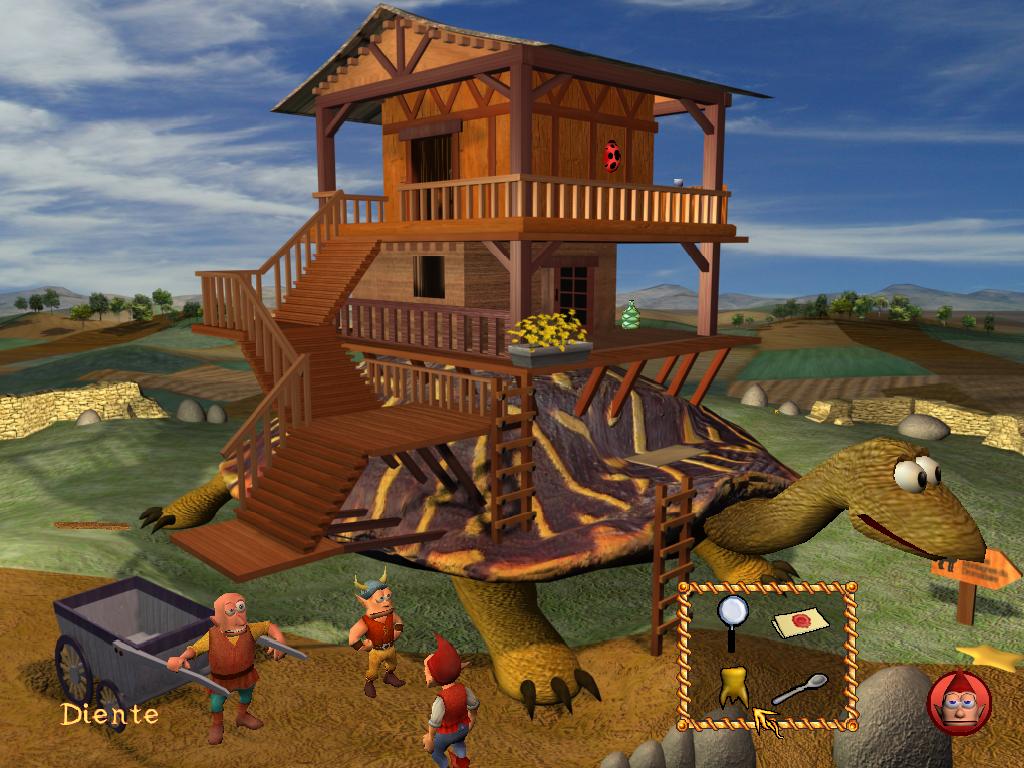The image size is (1024, 768).
Task: Pick the sealed letter with red wax
Action: 802,622
